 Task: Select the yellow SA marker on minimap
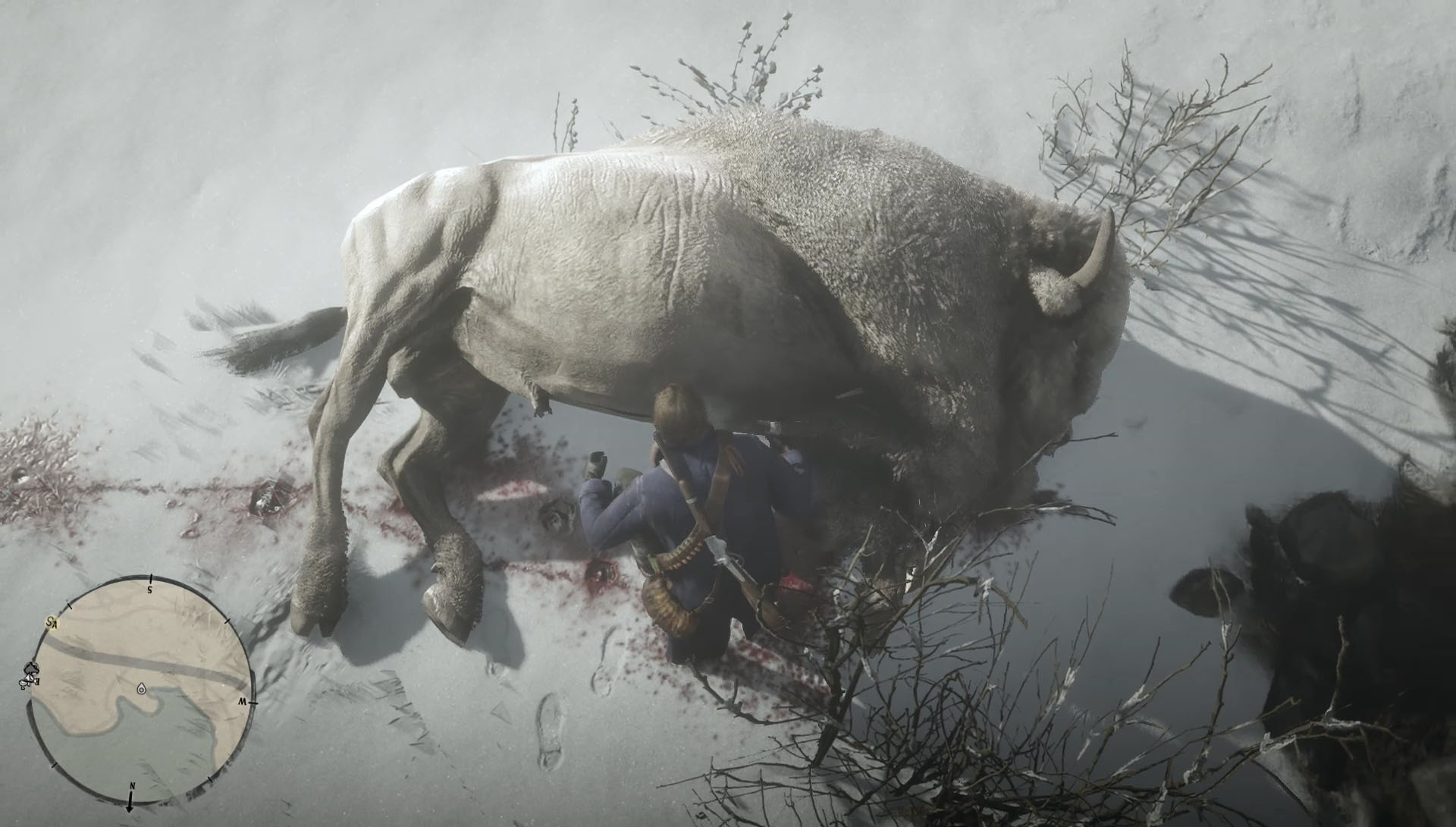(52, 623)
